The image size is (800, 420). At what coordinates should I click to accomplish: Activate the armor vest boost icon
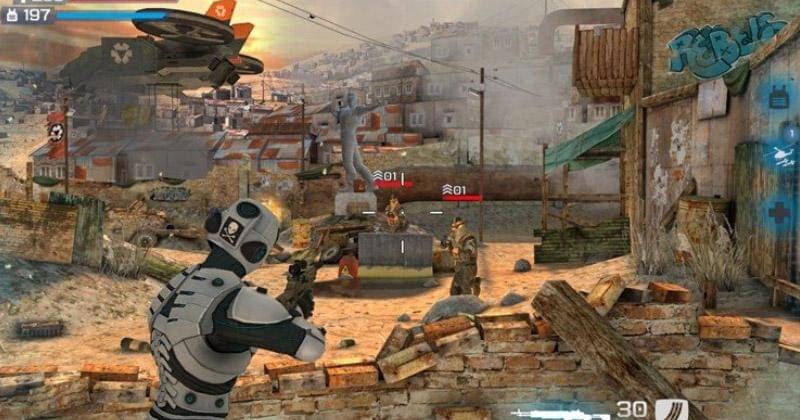(x=777, y=97)
